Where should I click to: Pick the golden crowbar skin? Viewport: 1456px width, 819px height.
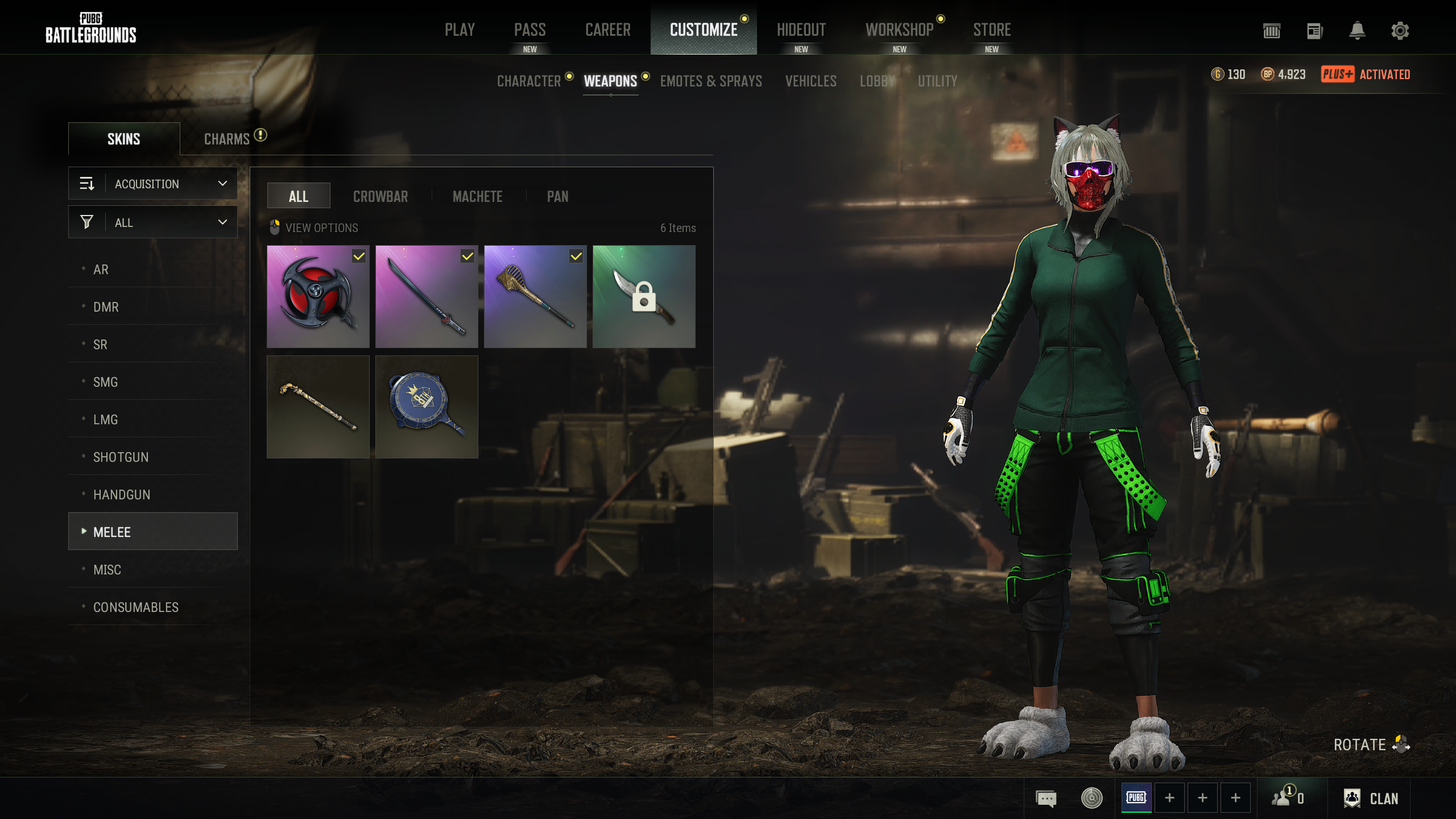[x=318, y=407]
